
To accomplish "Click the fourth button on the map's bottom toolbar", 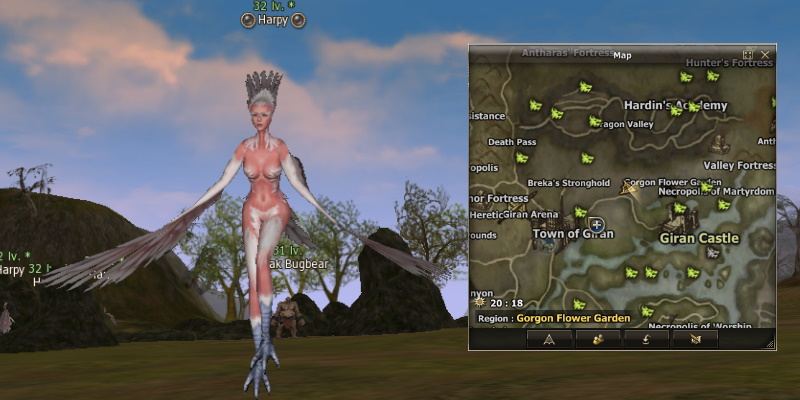I will click(695, 339).
